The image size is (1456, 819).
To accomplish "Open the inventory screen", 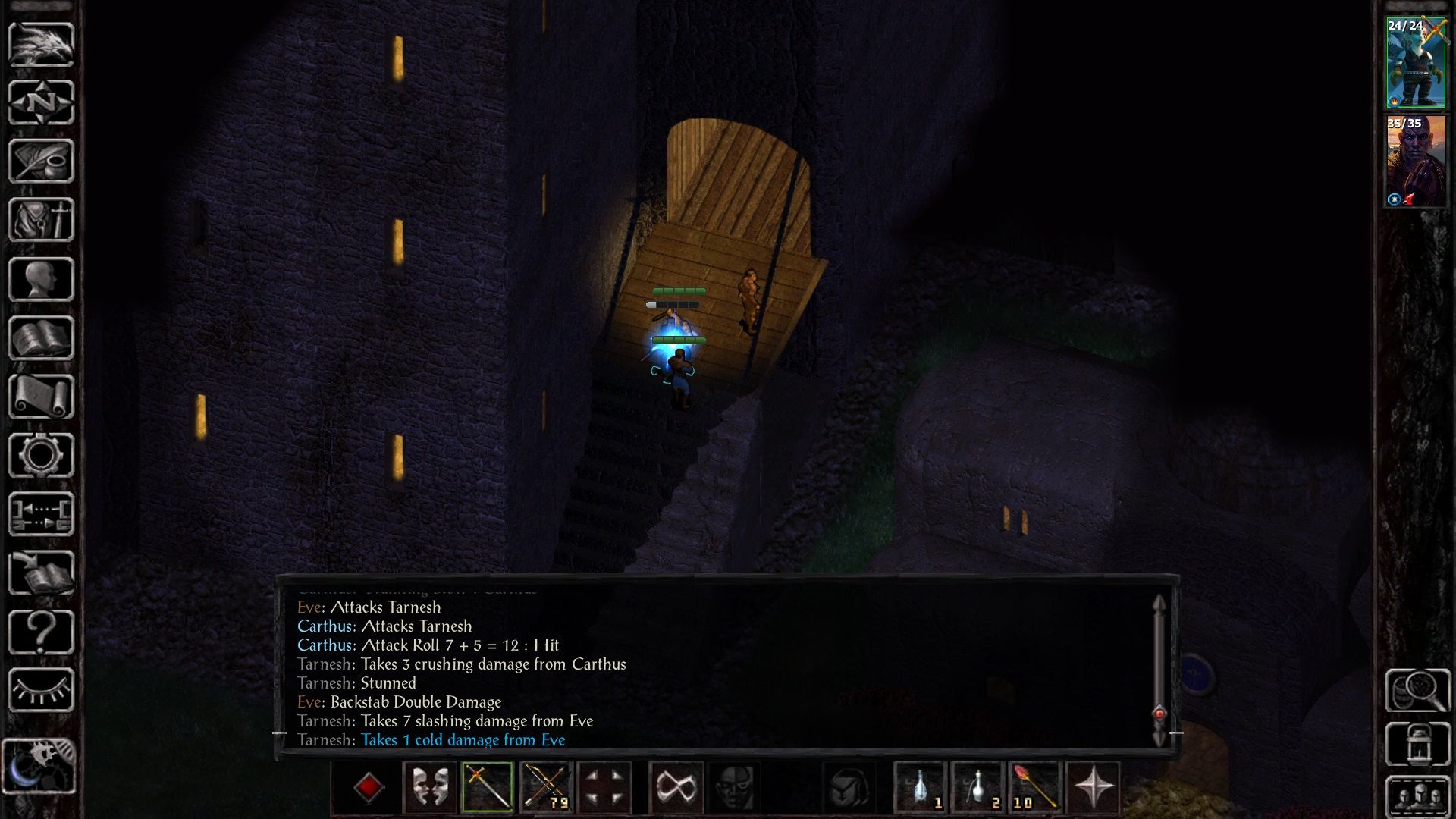I will pyautogui.click(x=42, y=220).
